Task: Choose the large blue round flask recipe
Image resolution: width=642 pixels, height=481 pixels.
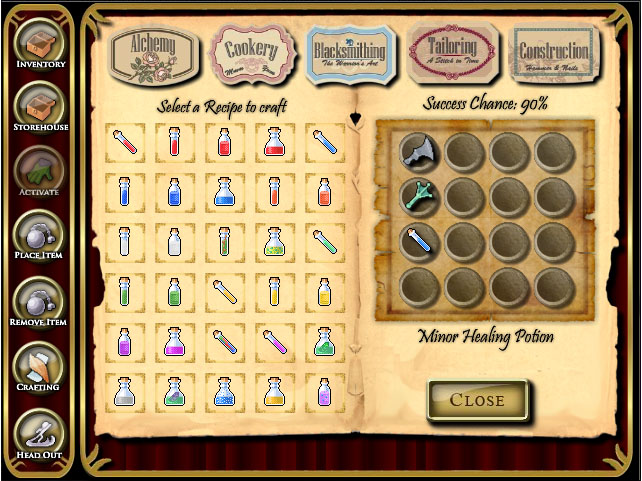Action: pos(224,191)
